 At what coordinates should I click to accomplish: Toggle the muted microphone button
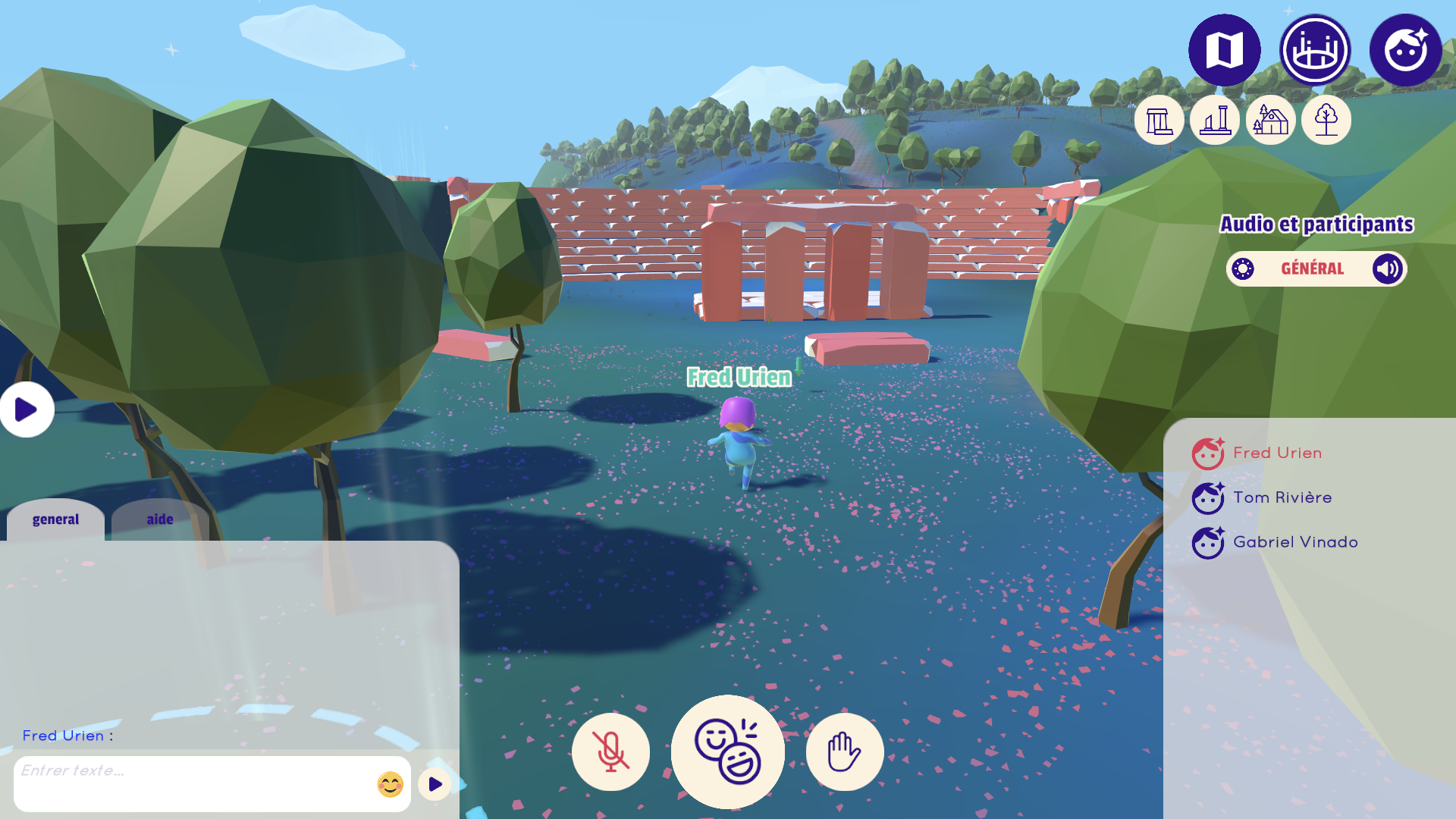pos(610,752)
